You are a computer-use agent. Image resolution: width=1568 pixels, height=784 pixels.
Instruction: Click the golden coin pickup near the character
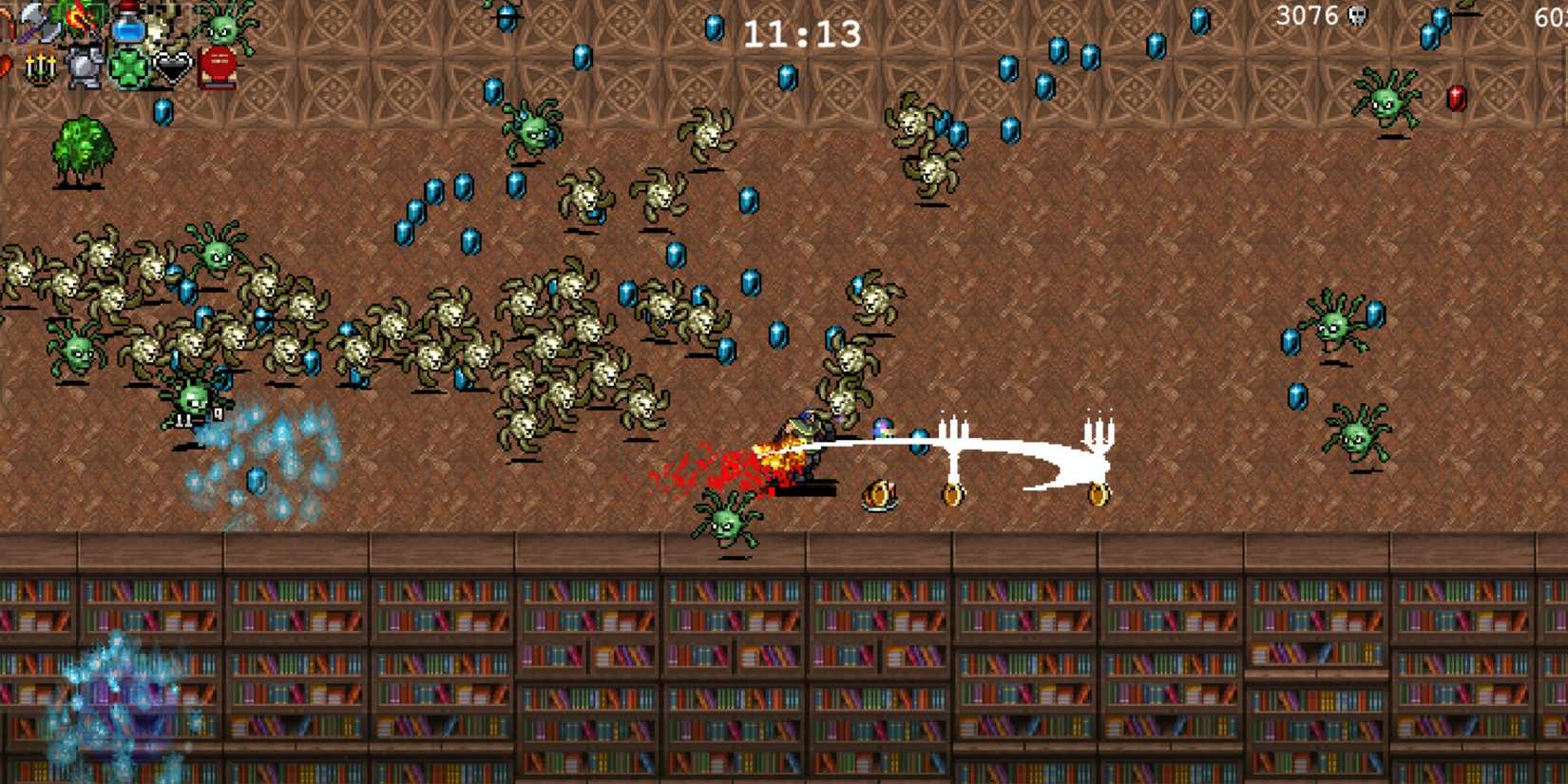[x=954, y=493]
